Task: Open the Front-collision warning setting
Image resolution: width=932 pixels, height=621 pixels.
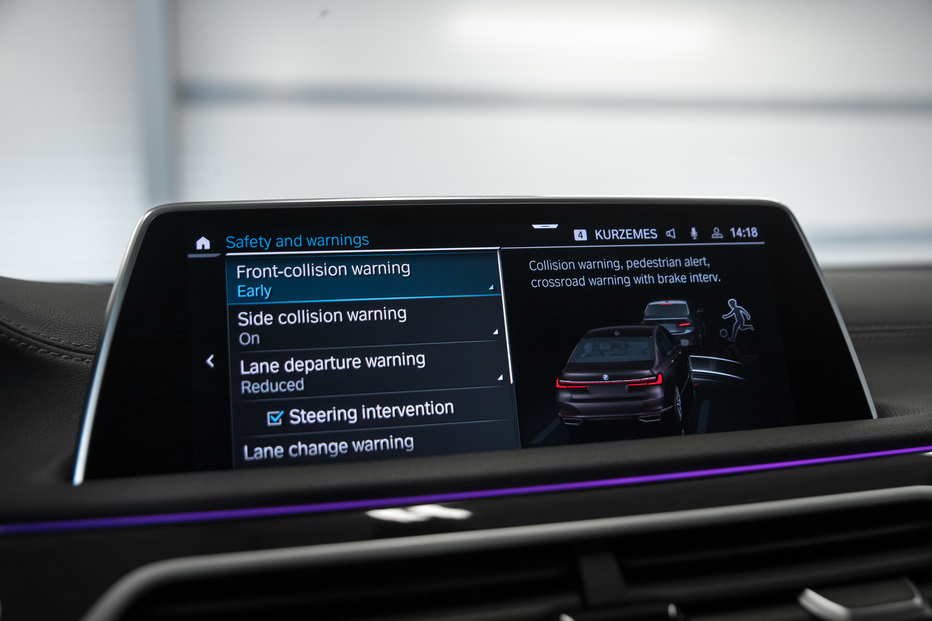Action: (360, 279)
